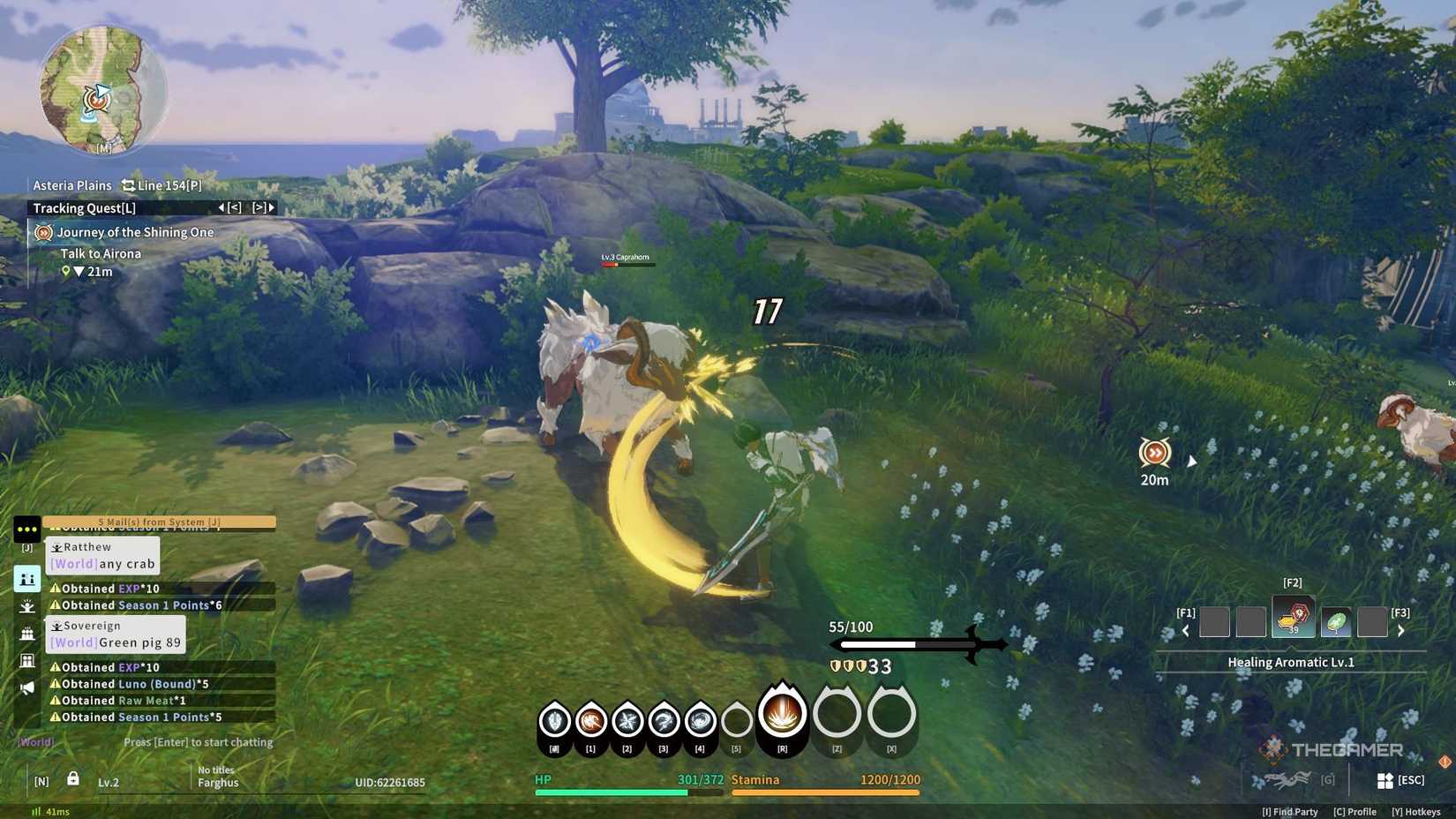Cycle the item bar left
This screenshot has height=819, width=1456.
(1185, 630)
